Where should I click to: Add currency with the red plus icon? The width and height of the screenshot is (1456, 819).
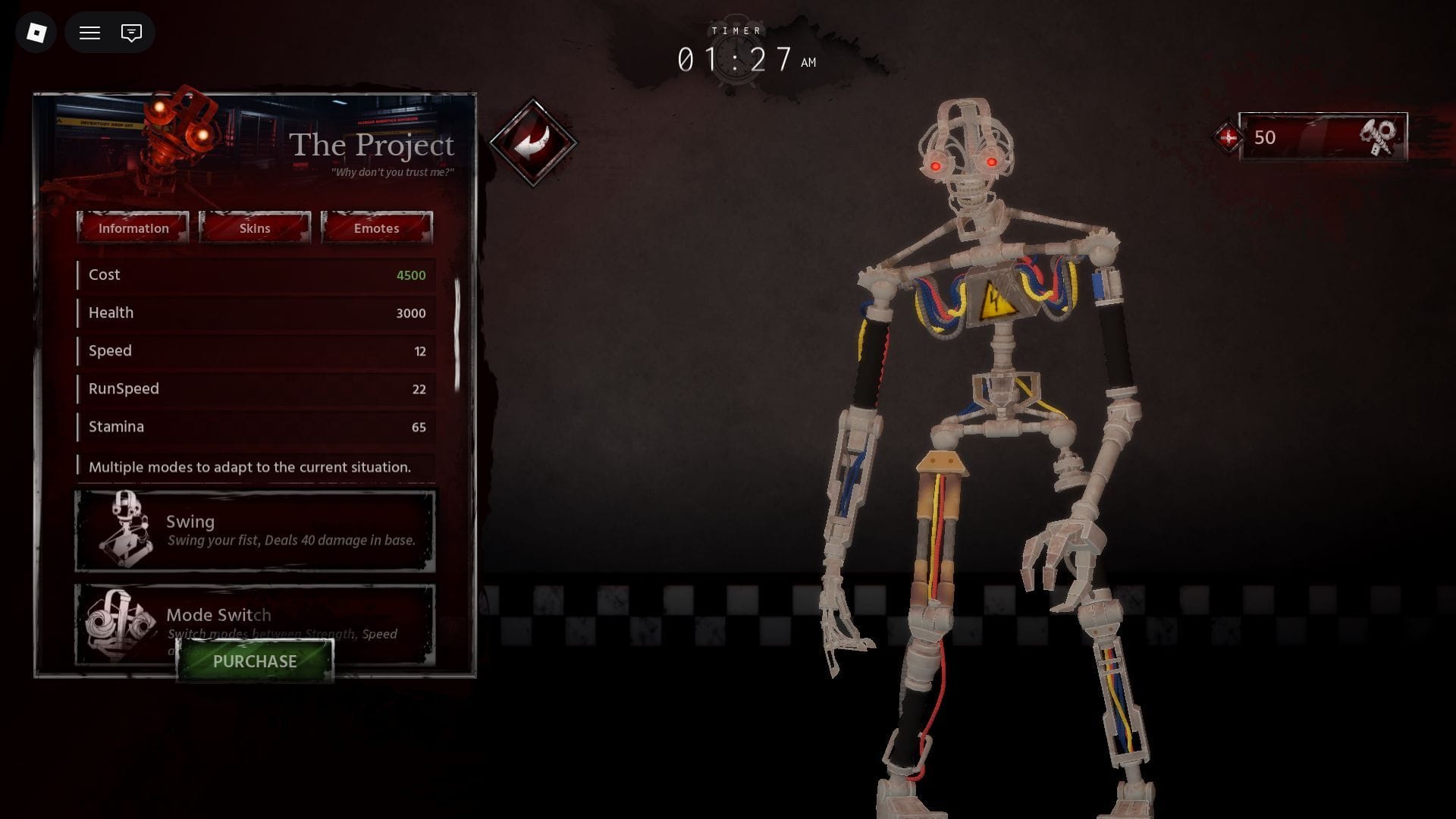(x=1228, y=137)
